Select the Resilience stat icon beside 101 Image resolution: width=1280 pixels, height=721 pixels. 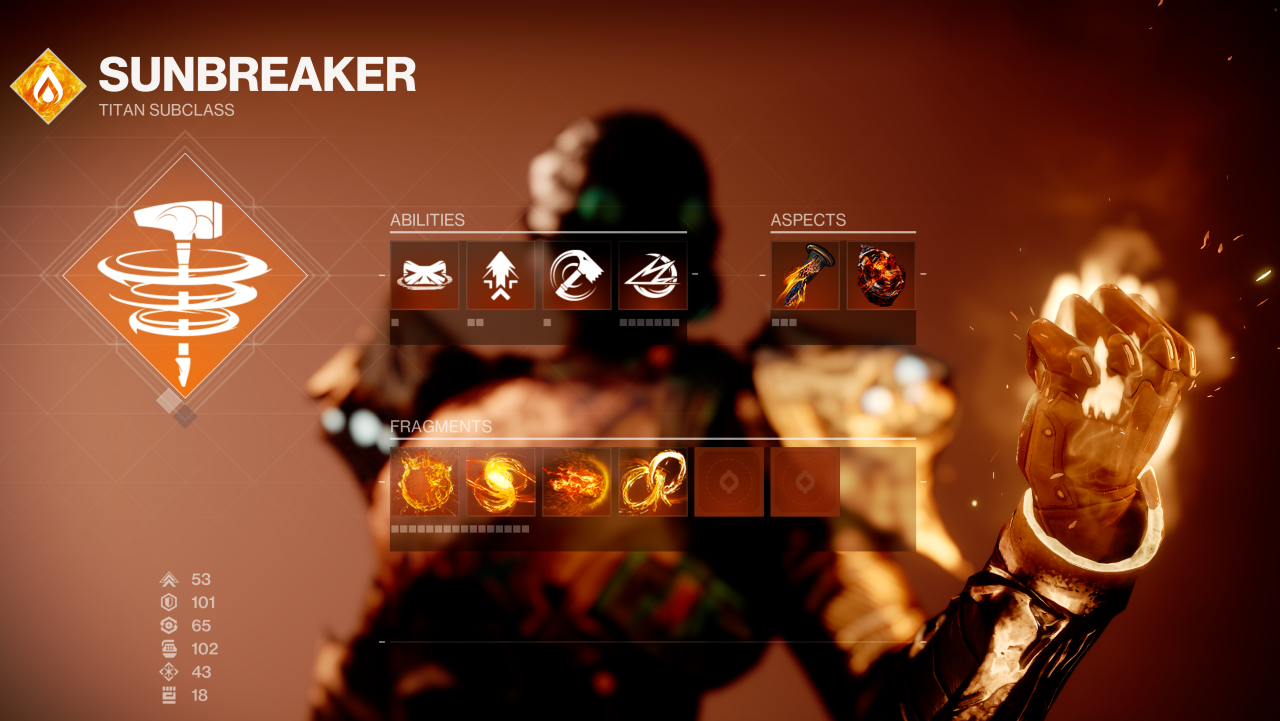pos(168,602)
